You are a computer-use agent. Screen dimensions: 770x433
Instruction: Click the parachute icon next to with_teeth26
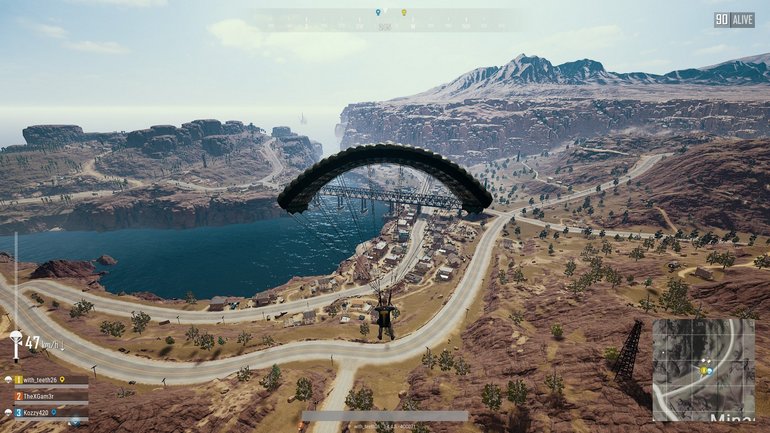[7, 380]
